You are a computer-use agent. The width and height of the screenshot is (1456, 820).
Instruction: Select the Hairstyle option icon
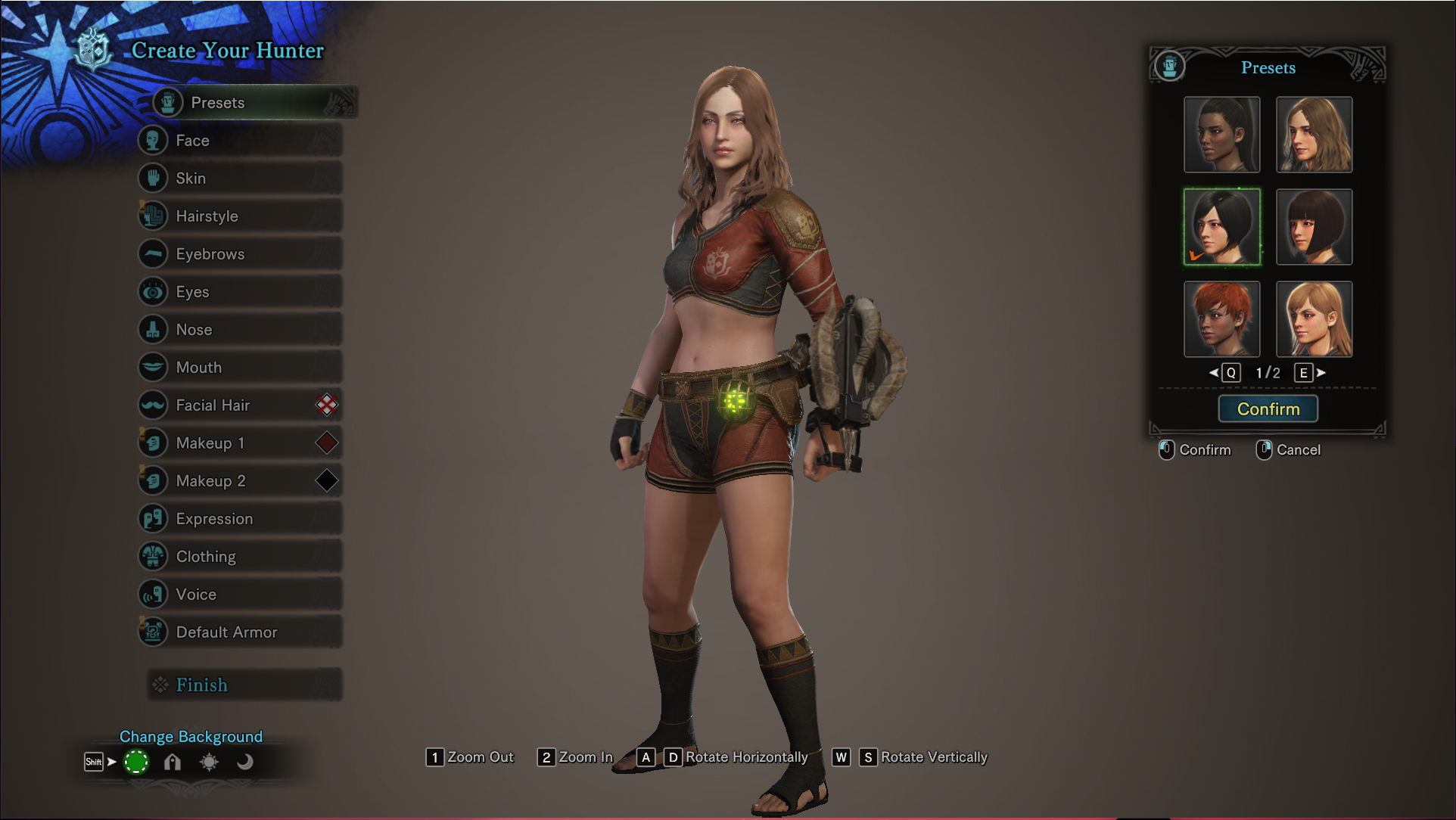coord(154,216)
